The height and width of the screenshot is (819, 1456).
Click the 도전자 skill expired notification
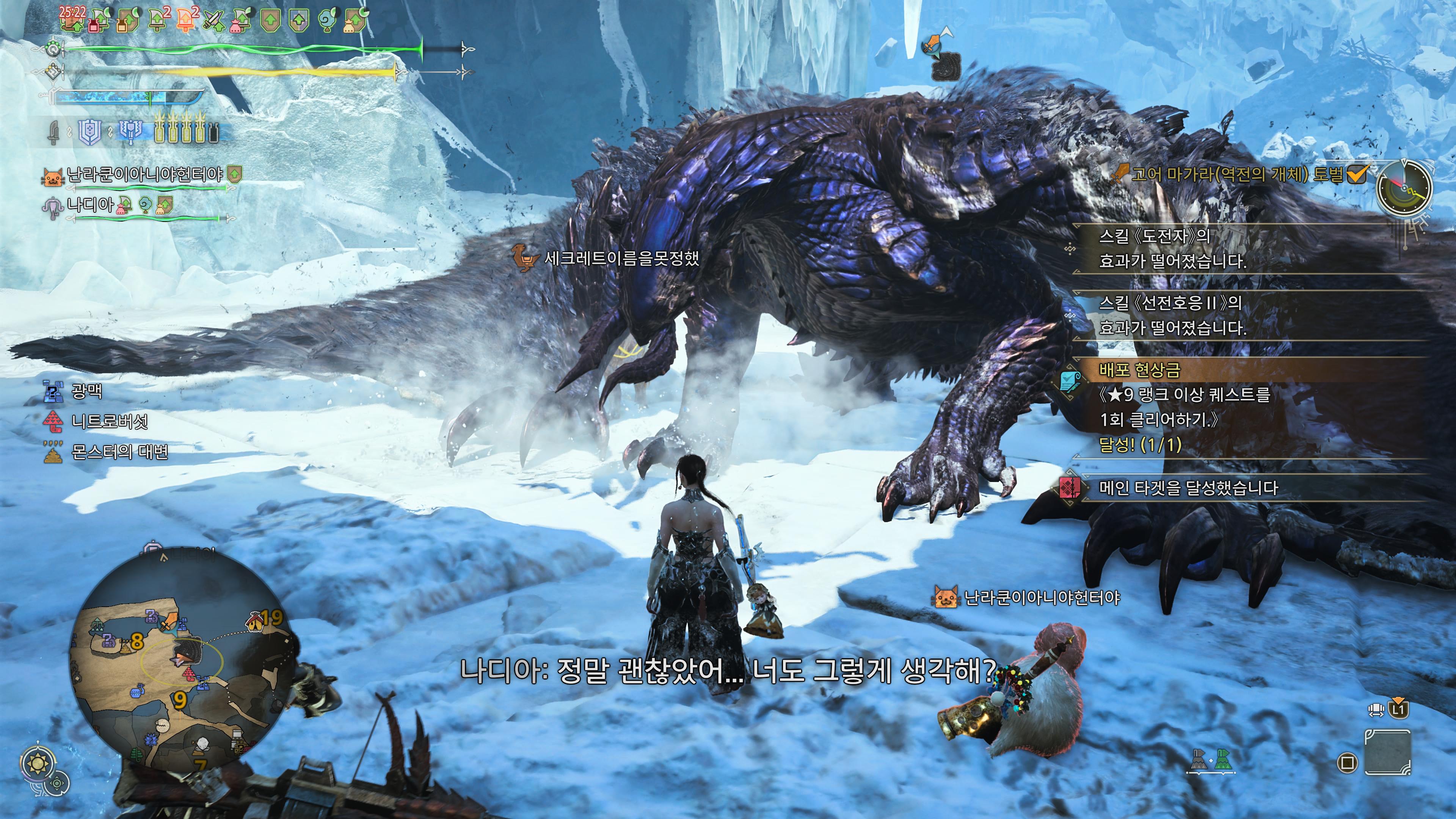pyautogui.click(x=1172, y=249)
